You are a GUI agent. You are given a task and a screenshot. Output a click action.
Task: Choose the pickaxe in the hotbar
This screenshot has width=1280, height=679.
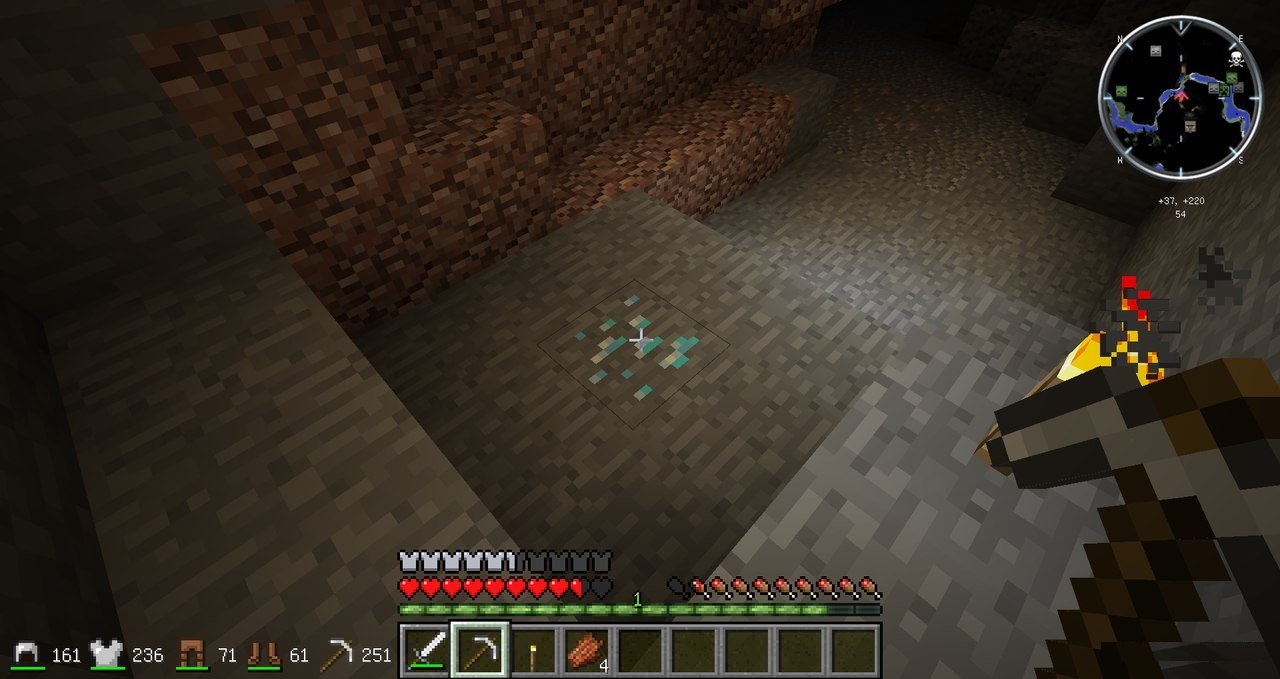tap(480, 651)
